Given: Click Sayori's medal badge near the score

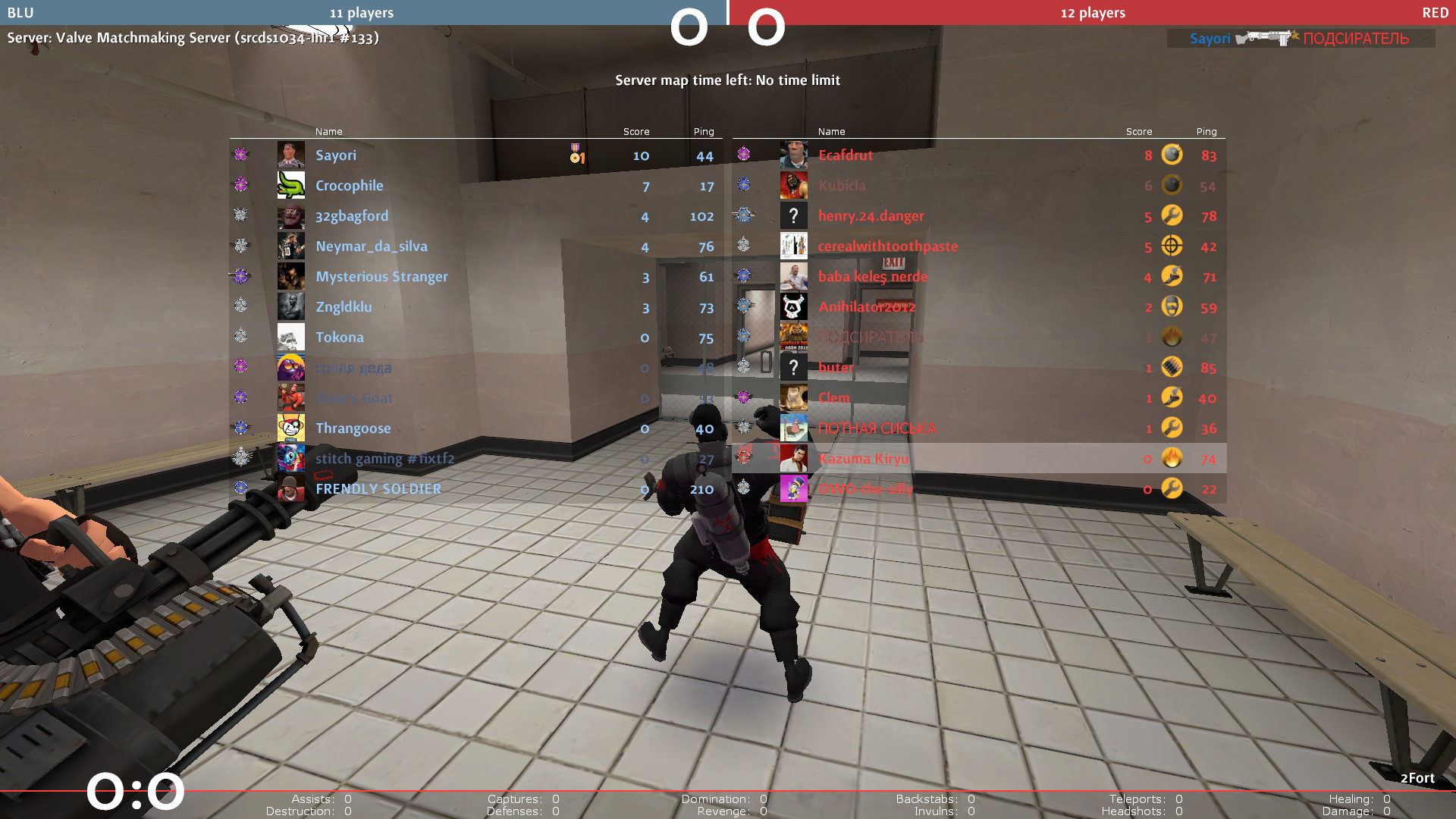Looking at the screenshot, I should click(x=575, y=155).
